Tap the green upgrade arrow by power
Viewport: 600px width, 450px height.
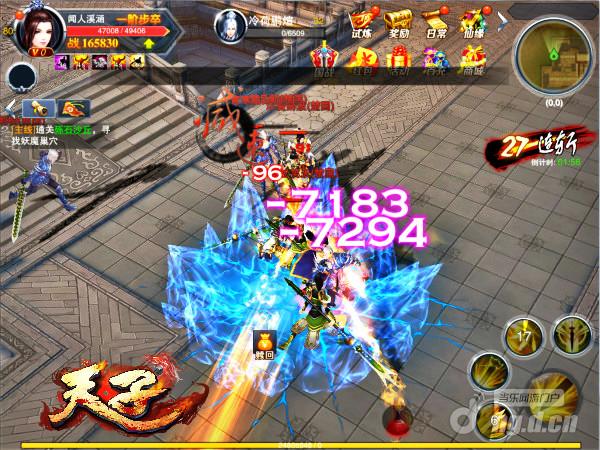(149, 43)
